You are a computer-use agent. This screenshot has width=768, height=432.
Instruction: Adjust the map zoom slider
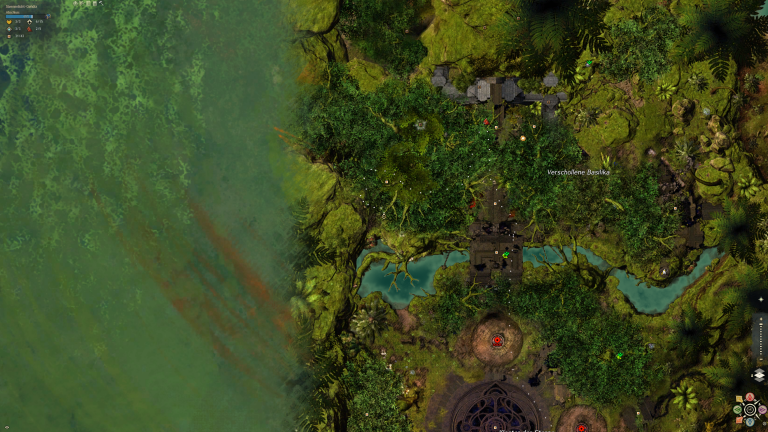pyautogui.click(x=761, y=341)
